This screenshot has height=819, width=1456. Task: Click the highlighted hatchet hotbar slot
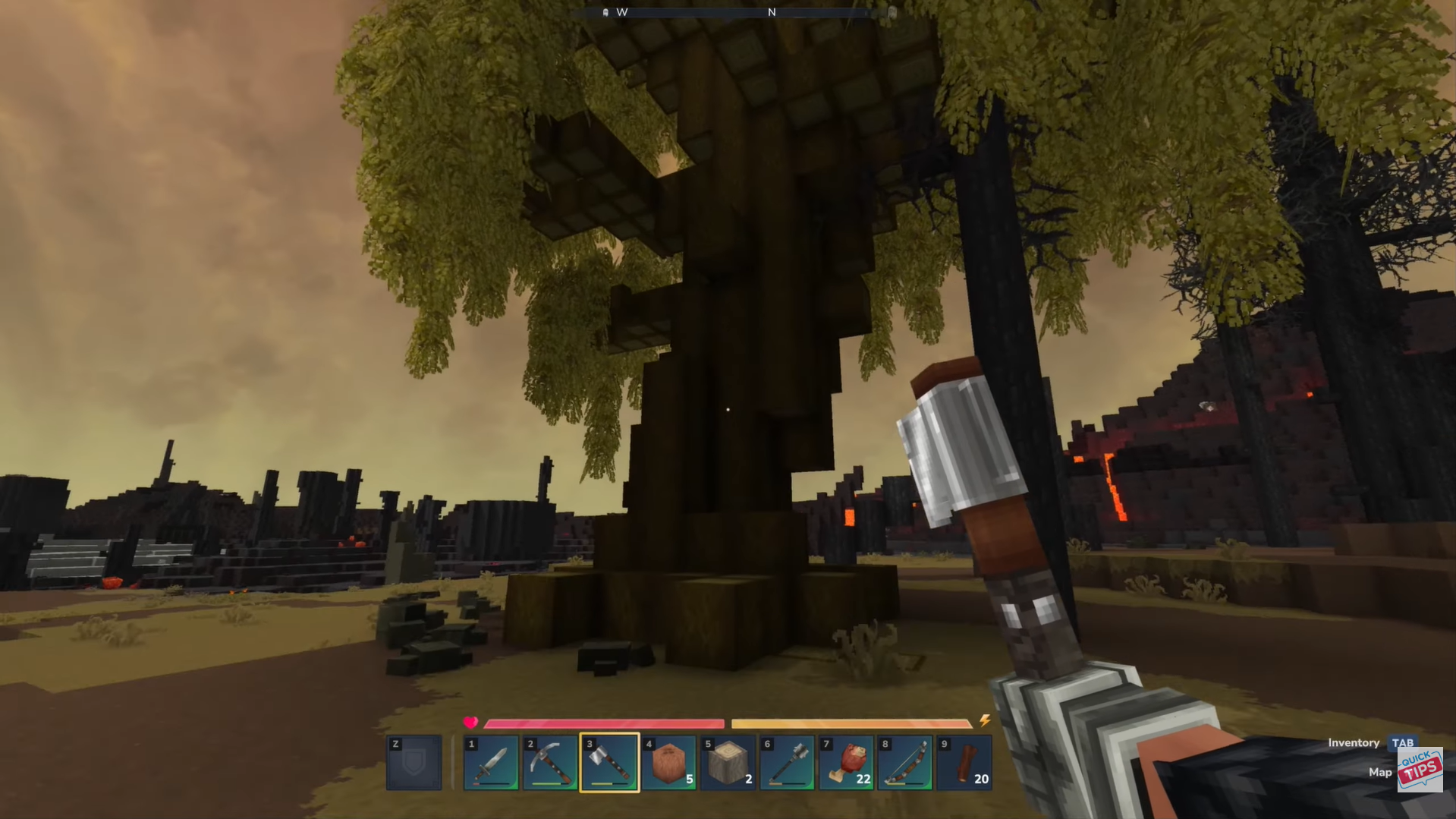coord(609,763)
